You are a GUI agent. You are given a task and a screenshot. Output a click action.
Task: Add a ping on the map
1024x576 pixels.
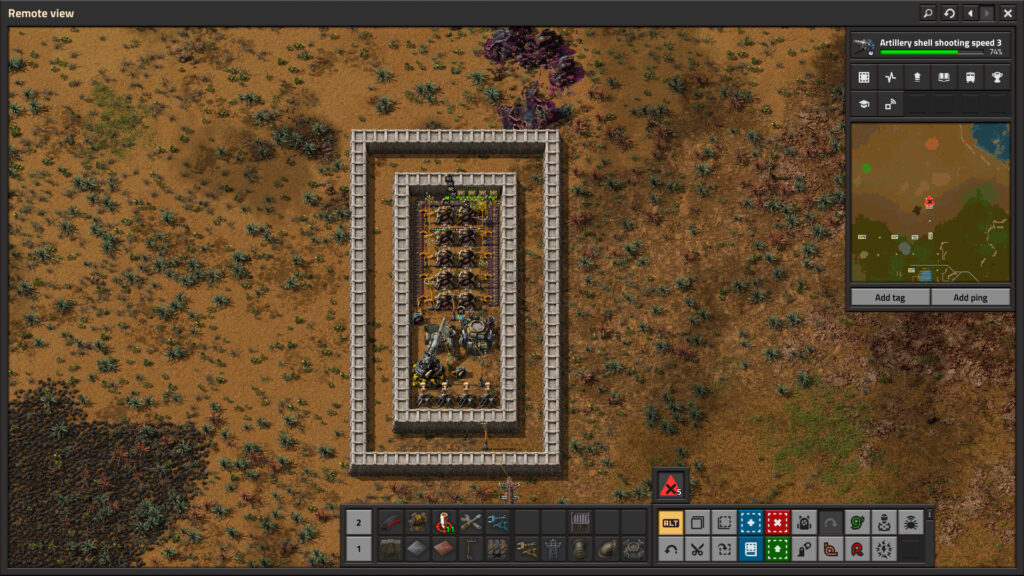pos(970,297)
